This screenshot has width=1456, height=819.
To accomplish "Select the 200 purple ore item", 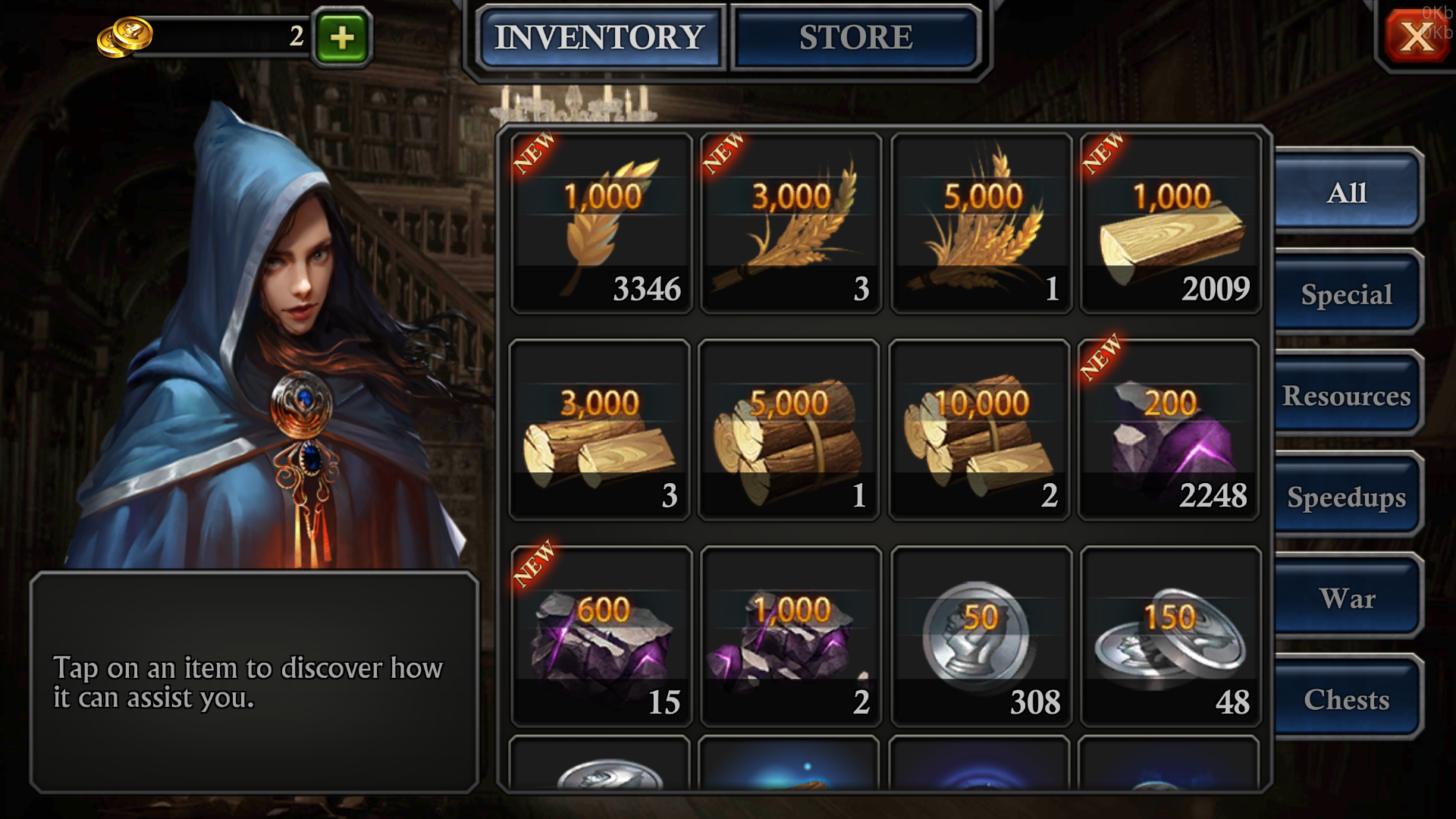I will [x=1169, y=430].
